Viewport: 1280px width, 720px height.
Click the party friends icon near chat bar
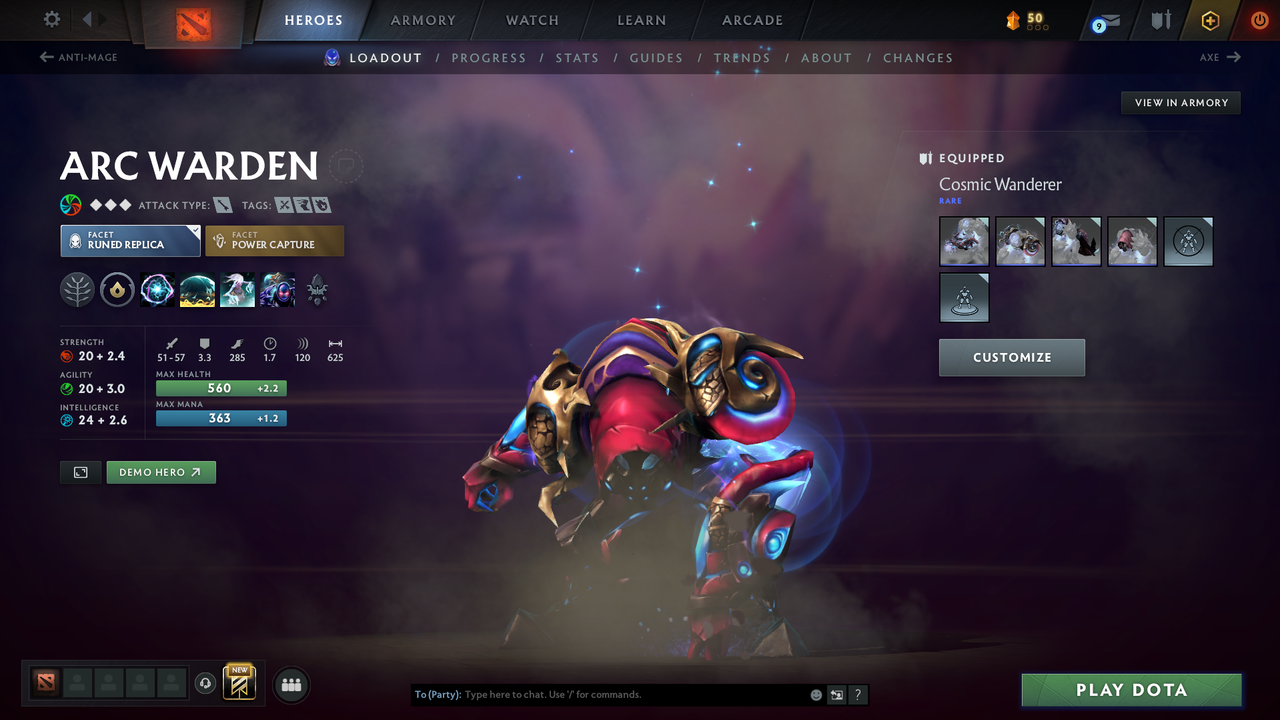point(290,685)
